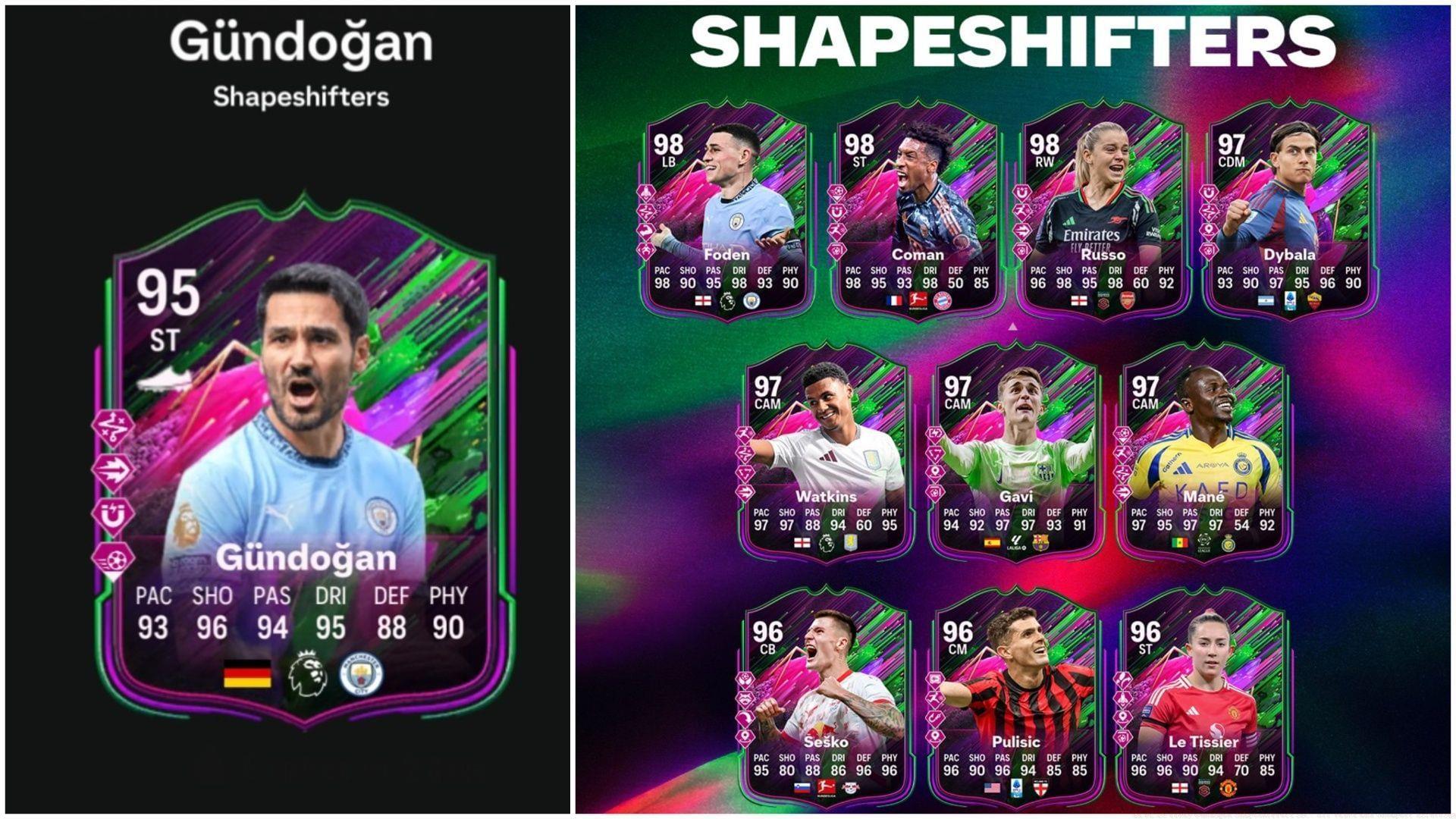Expand the Serie A league badge on Dybala's card
1456x819 pixels.
click(1291, 302)
